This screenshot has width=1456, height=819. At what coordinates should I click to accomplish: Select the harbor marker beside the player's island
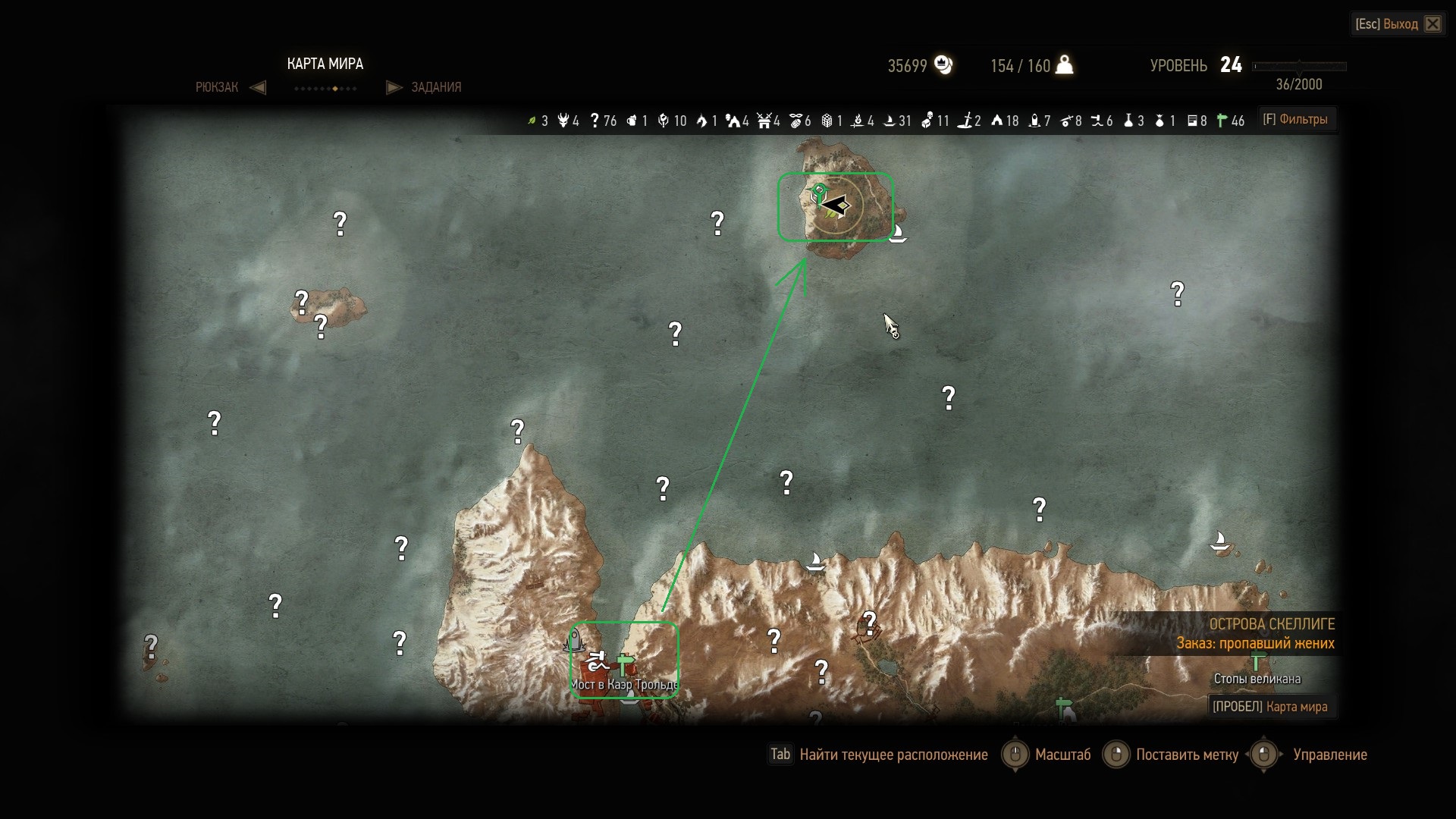(898, 232)
